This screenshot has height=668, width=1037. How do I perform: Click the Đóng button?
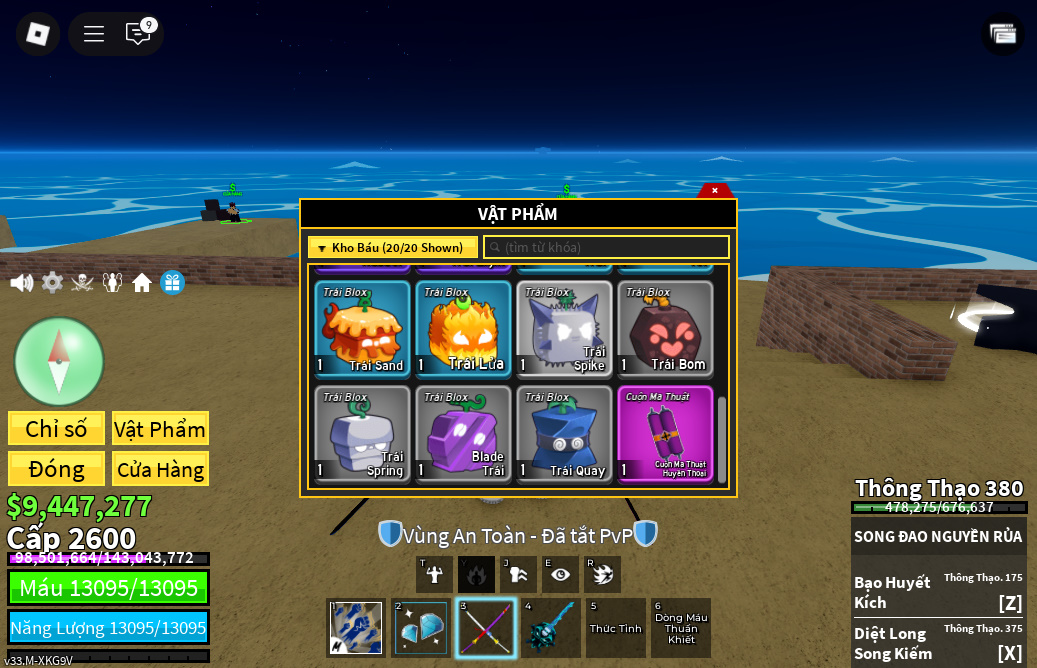click(x=56, y=469)
